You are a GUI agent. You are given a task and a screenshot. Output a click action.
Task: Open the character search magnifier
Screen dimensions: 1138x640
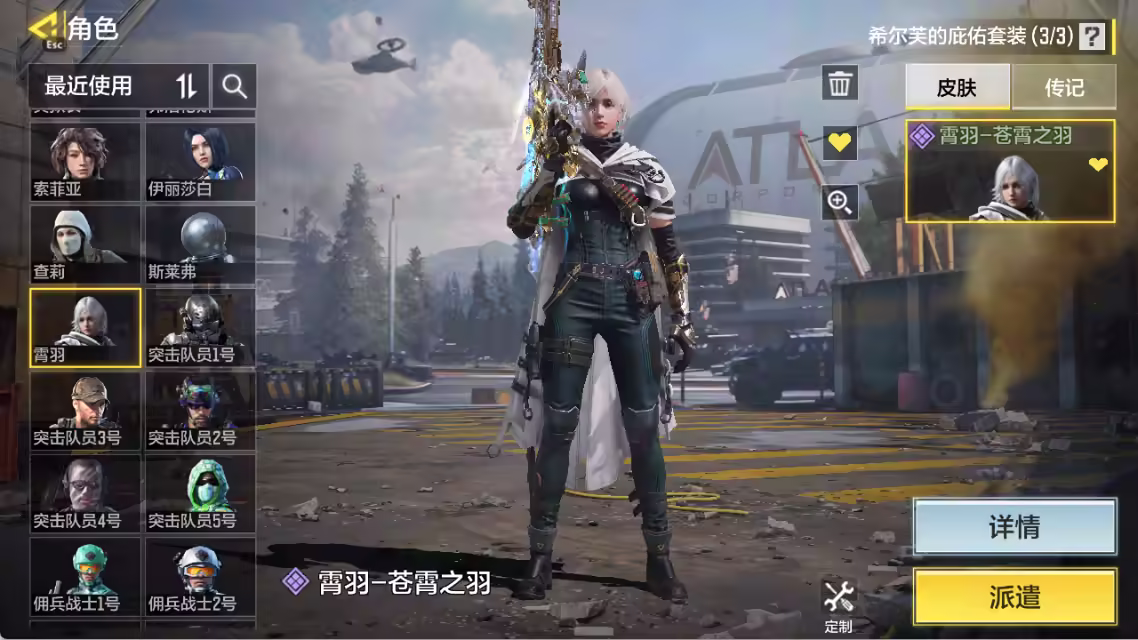(x=235, y=86)
